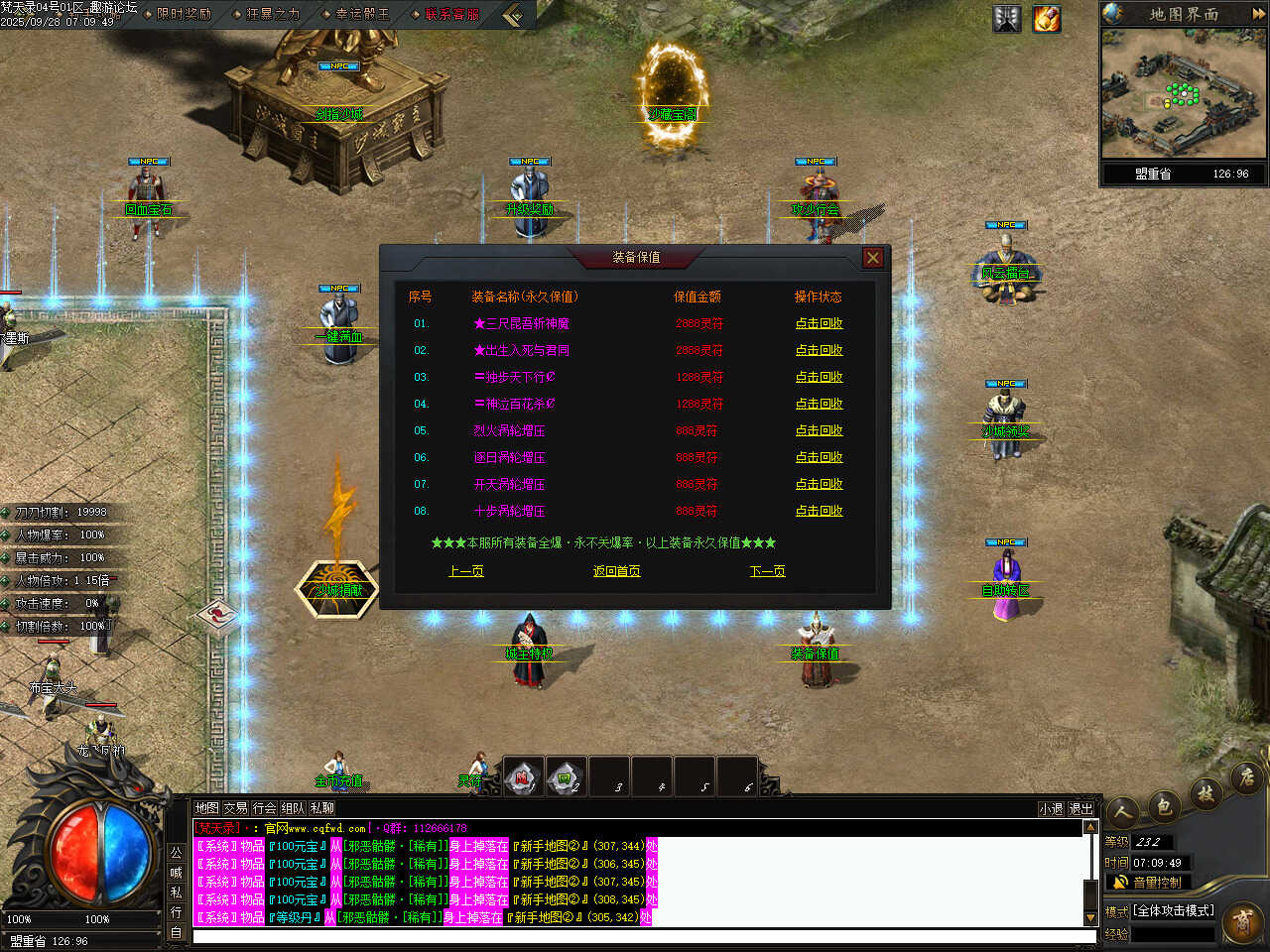This screenshot has width=1270, height=952.
Task: Click the 退出 button
Action: click(1080, 809)
